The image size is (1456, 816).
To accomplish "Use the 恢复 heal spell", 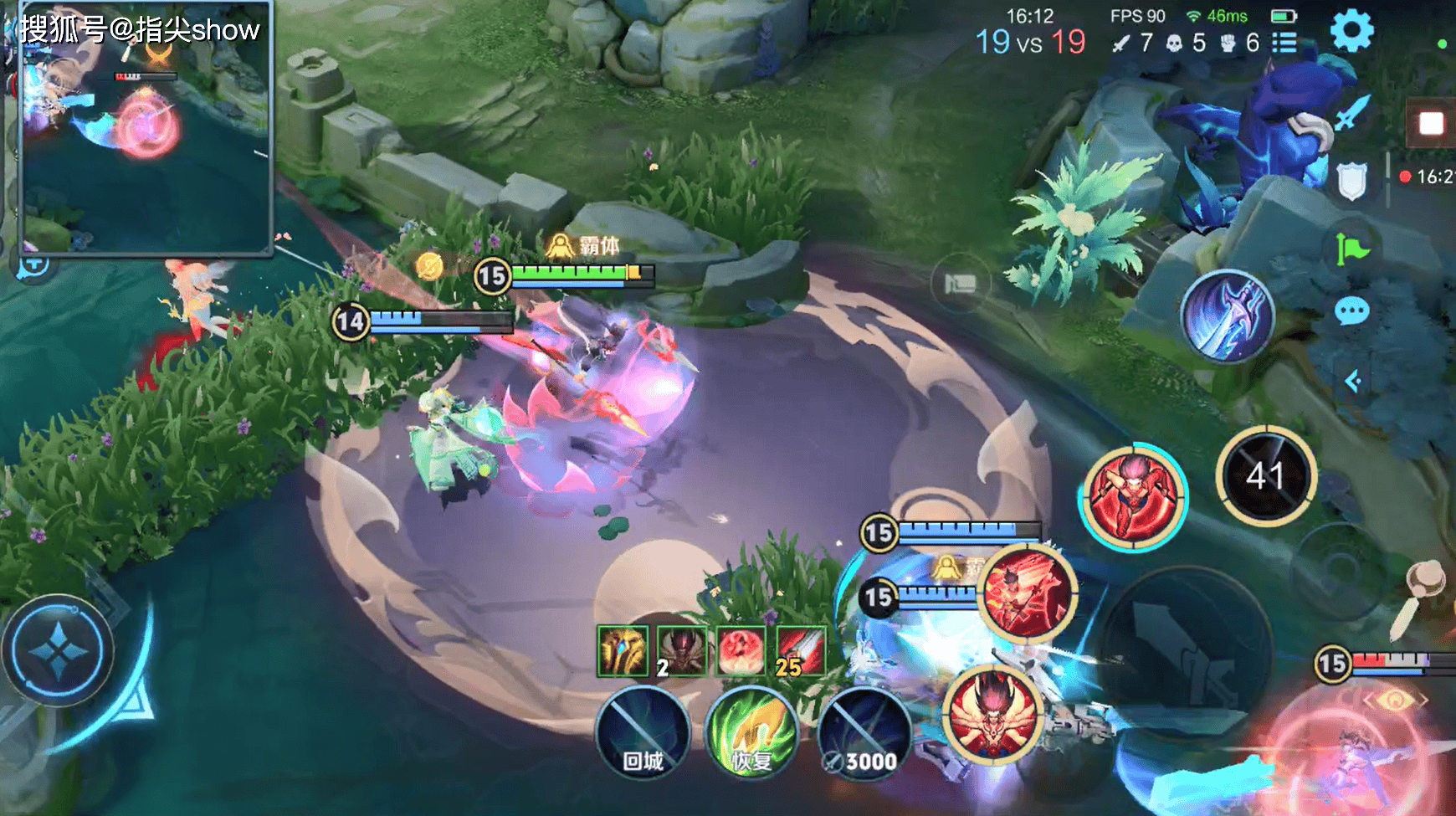I will point(751,734).
